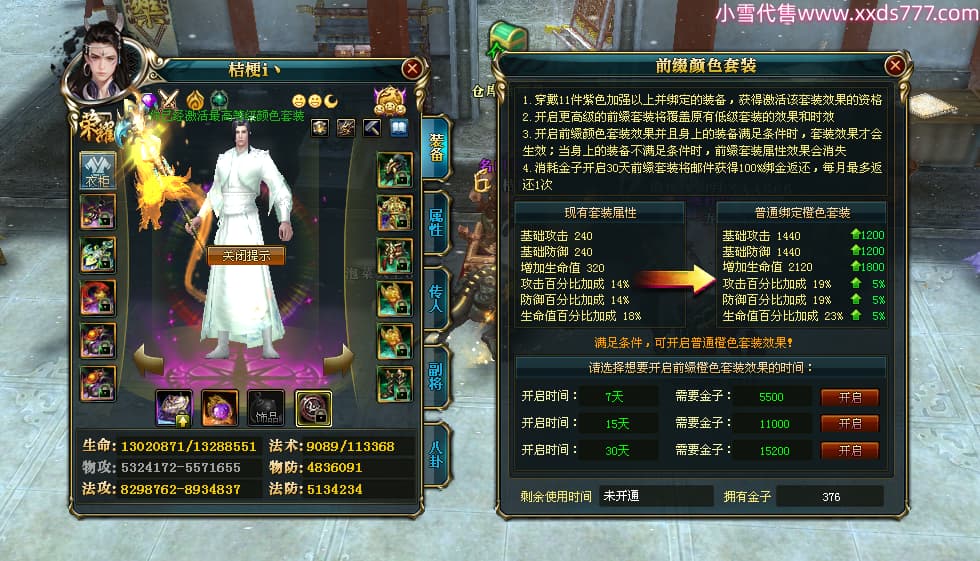Click the crescent moon icon
This screenshot has width=980, height=561.
click(x=331, y=101)
